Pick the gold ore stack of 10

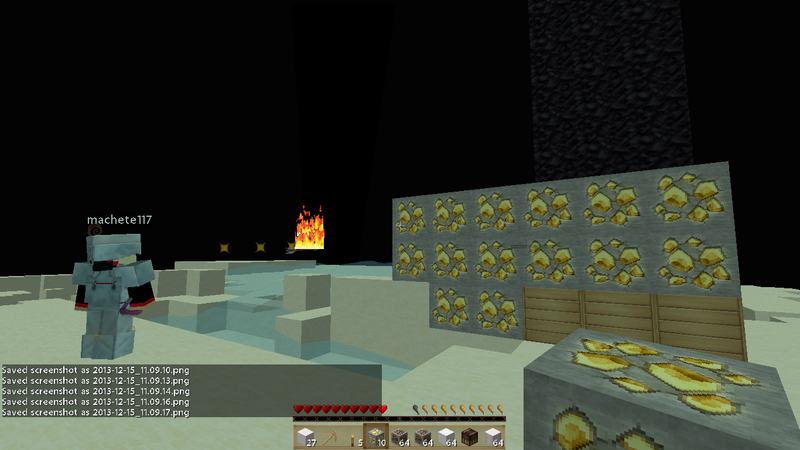coord(376,437)
